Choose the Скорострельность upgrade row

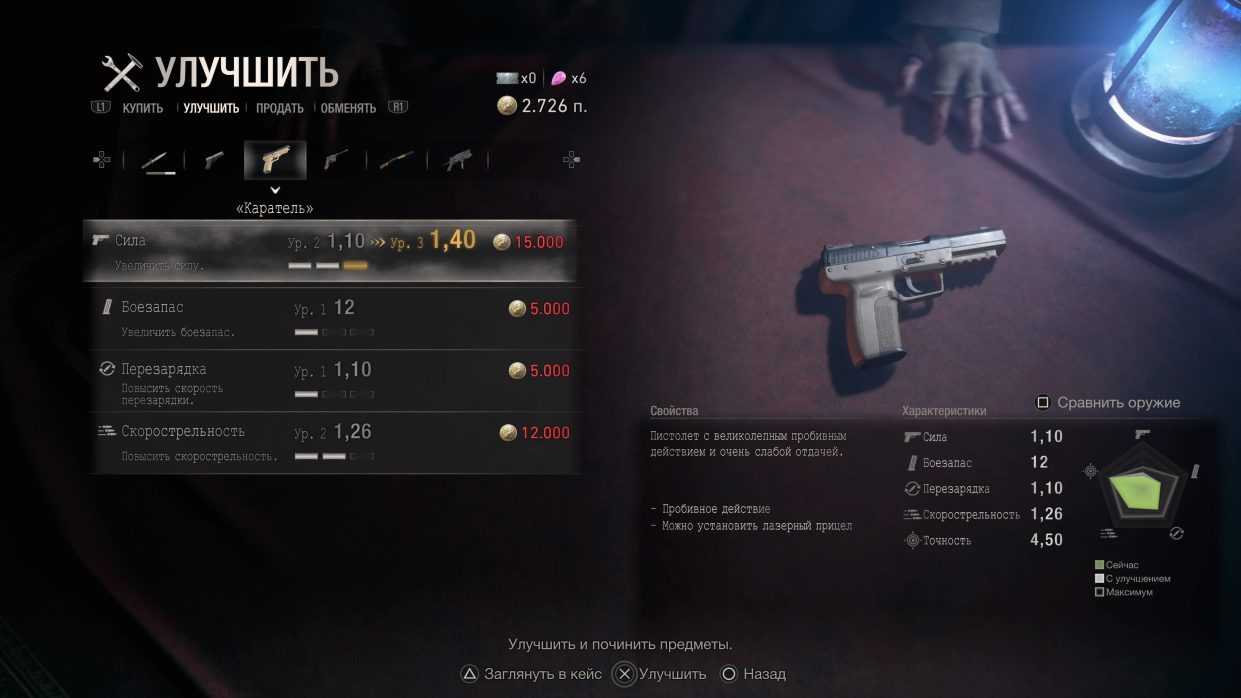330,442
